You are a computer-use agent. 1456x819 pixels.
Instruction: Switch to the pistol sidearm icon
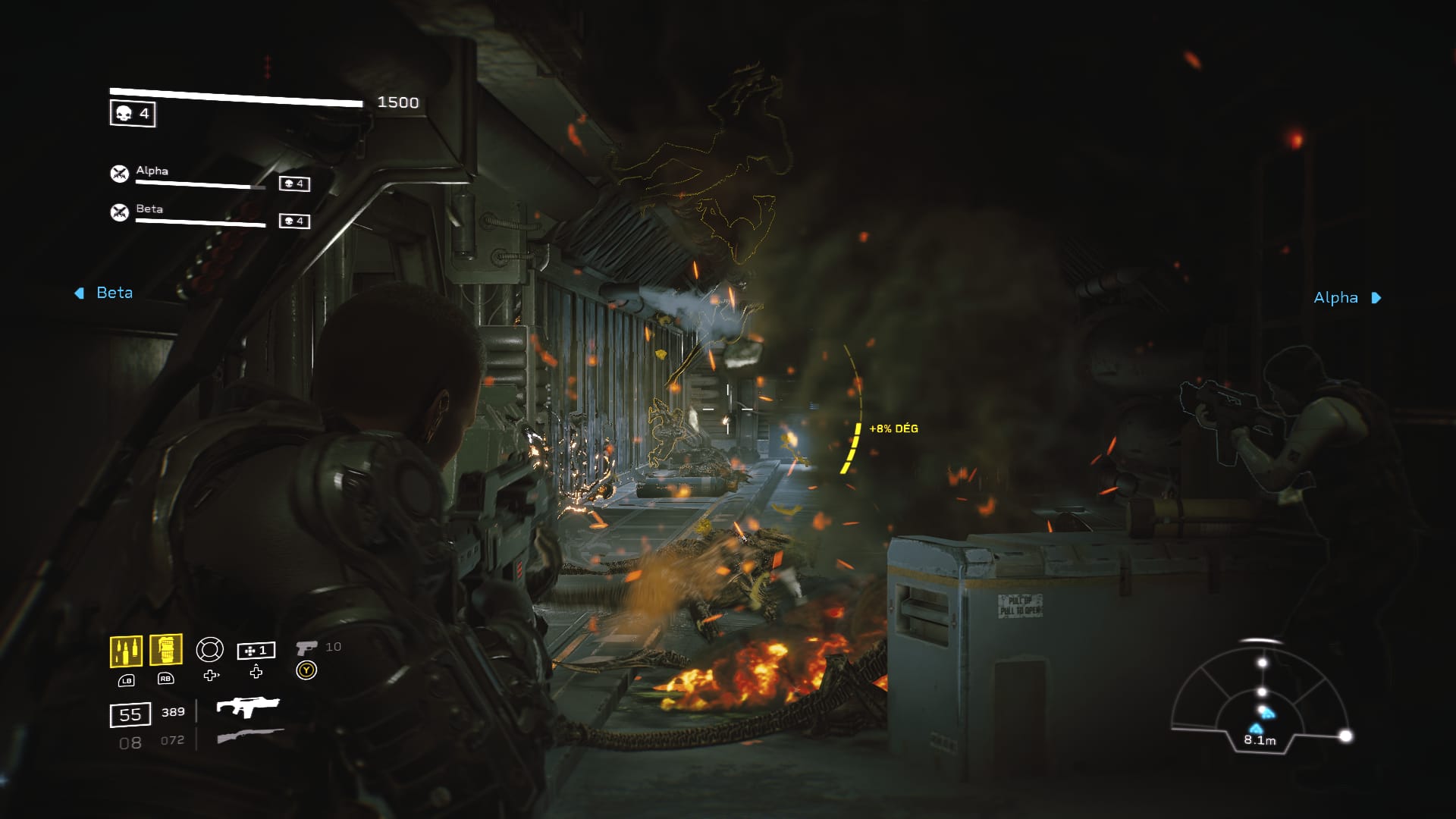tap(306, 648)
